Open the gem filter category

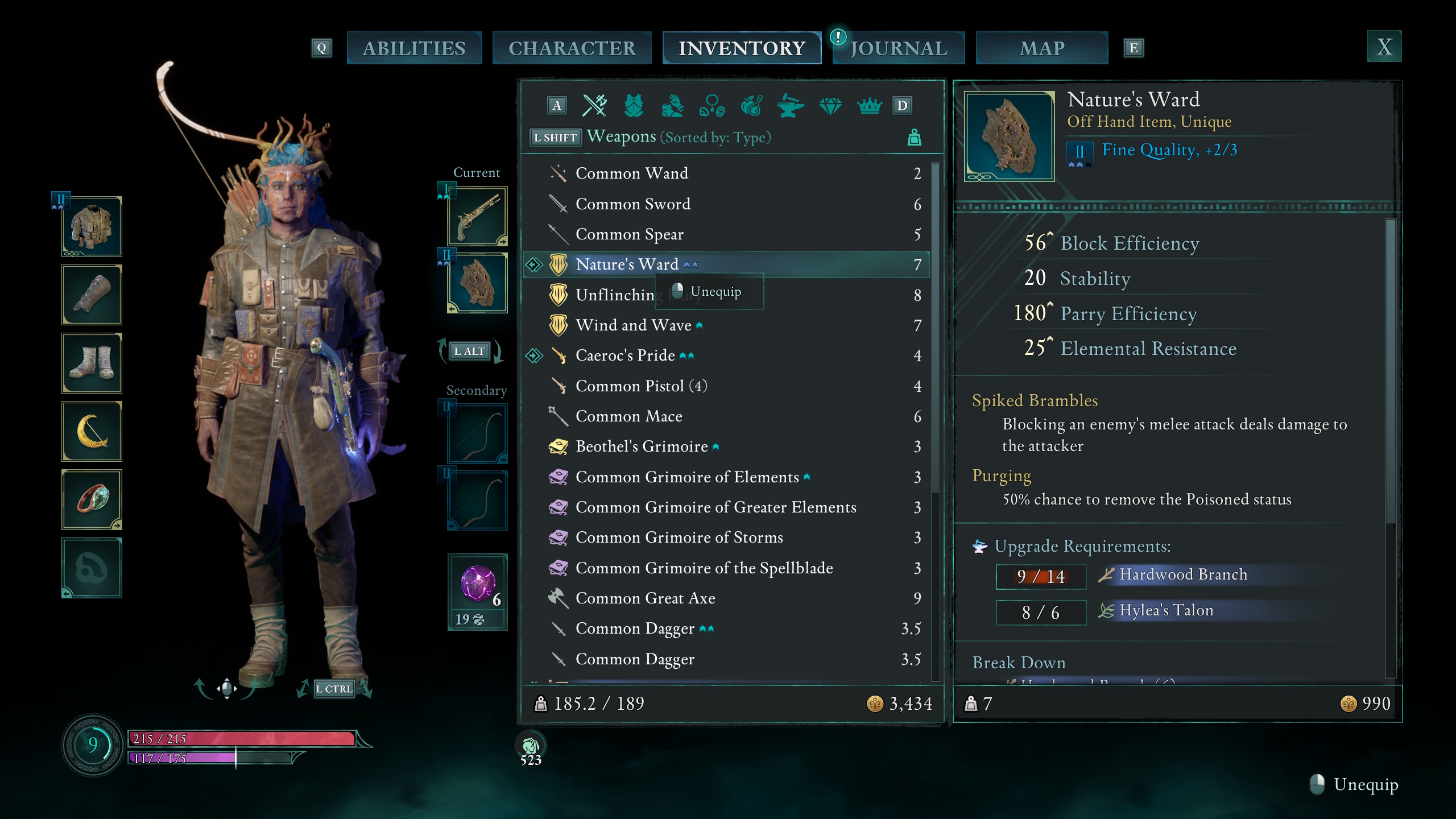click(x=830, y=106)
